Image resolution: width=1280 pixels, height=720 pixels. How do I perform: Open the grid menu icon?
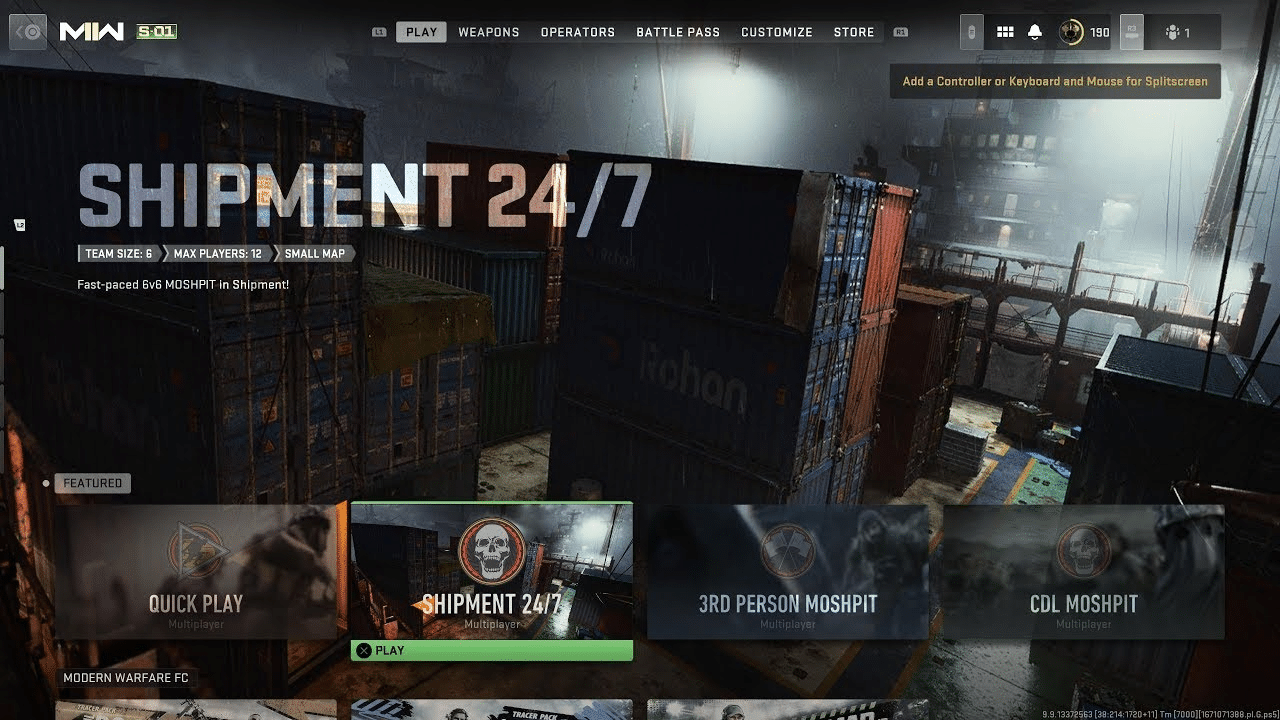pos(1005,32)
